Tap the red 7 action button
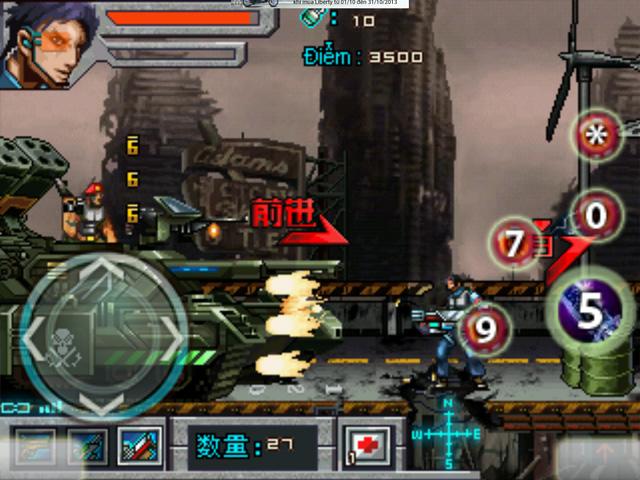 516,244
